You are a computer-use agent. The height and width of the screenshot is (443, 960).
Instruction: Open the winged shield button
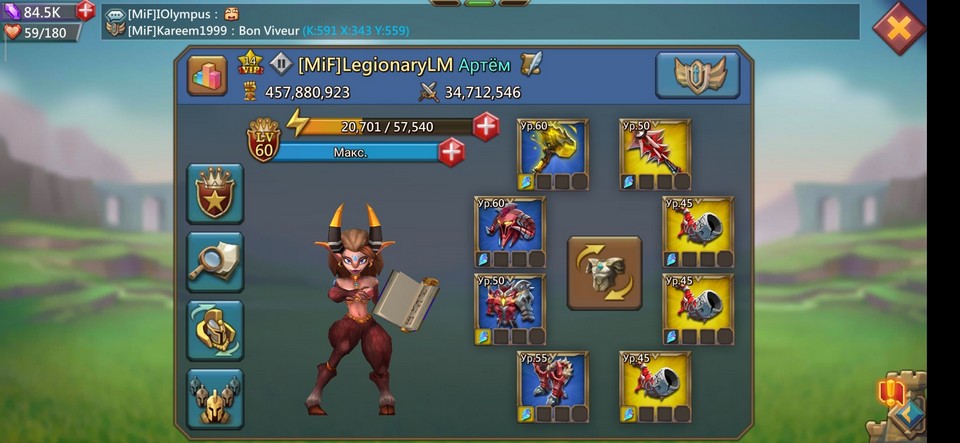pos(697,75)
